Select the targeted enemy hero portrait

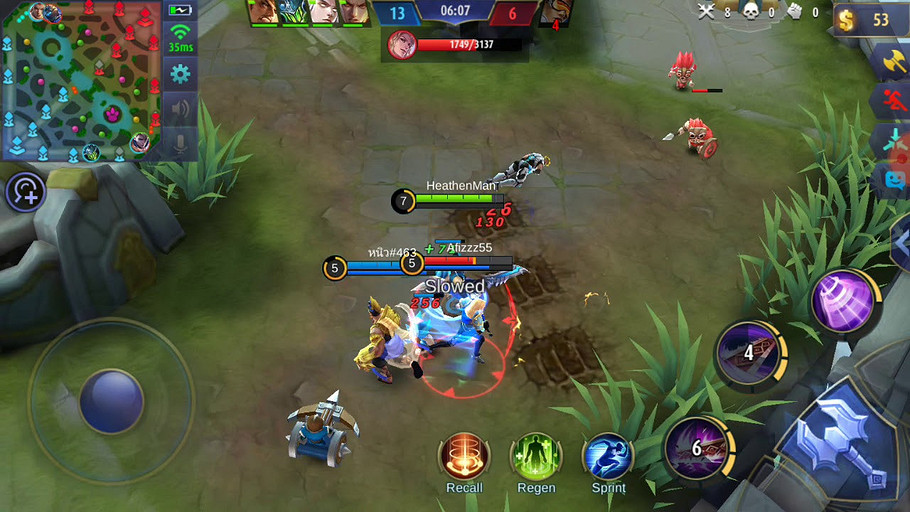pos(402,45)
